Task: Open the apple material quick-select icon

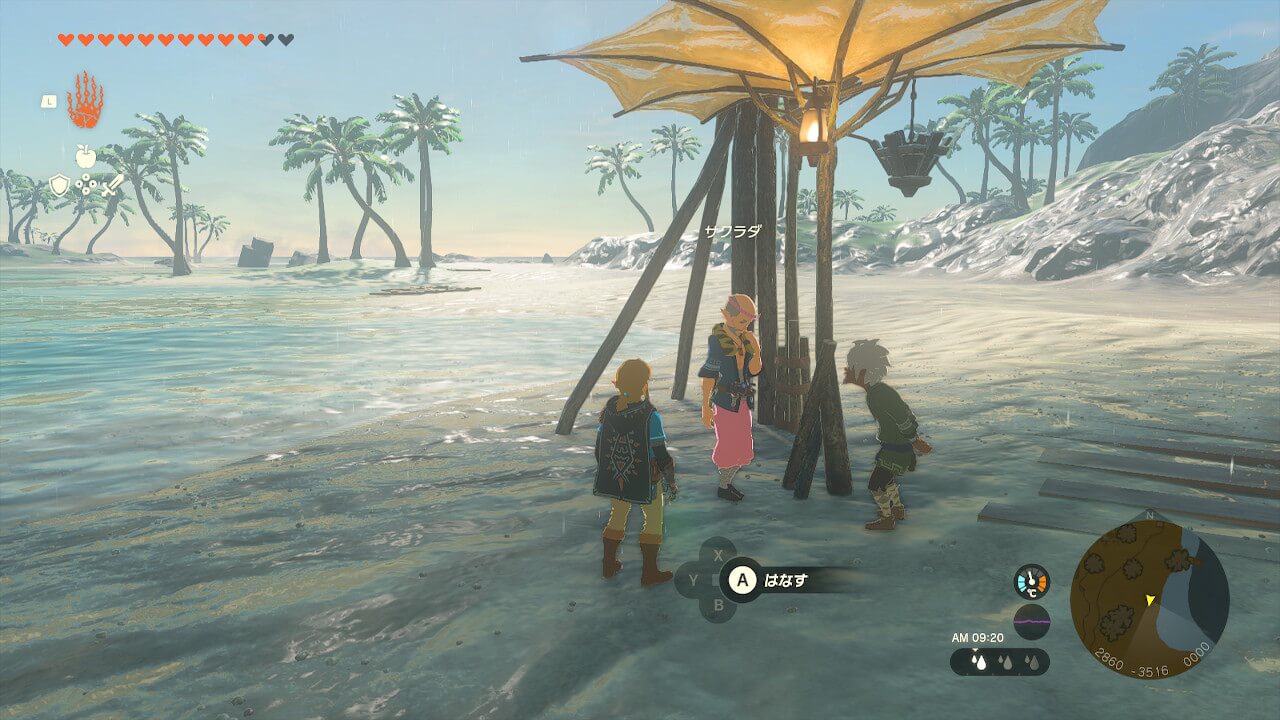Action: 85,156
